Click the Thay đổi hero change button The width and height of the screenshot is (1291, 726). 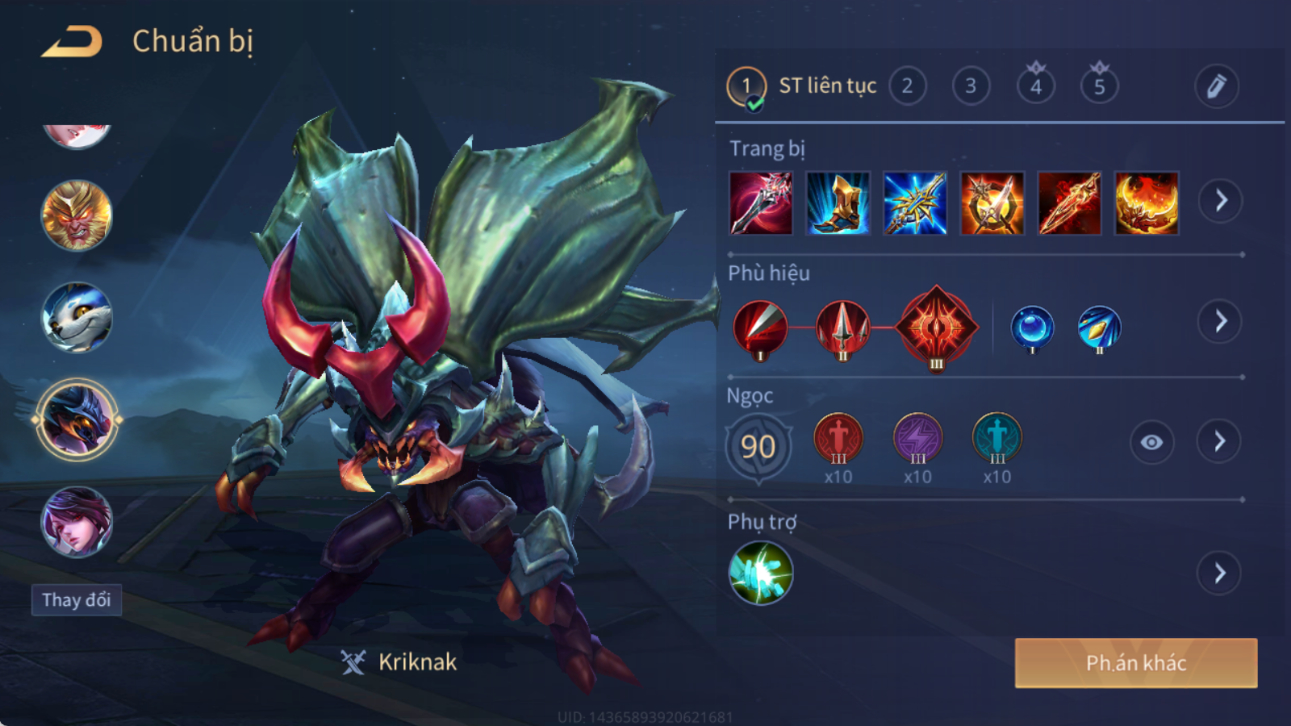point(76,600)
